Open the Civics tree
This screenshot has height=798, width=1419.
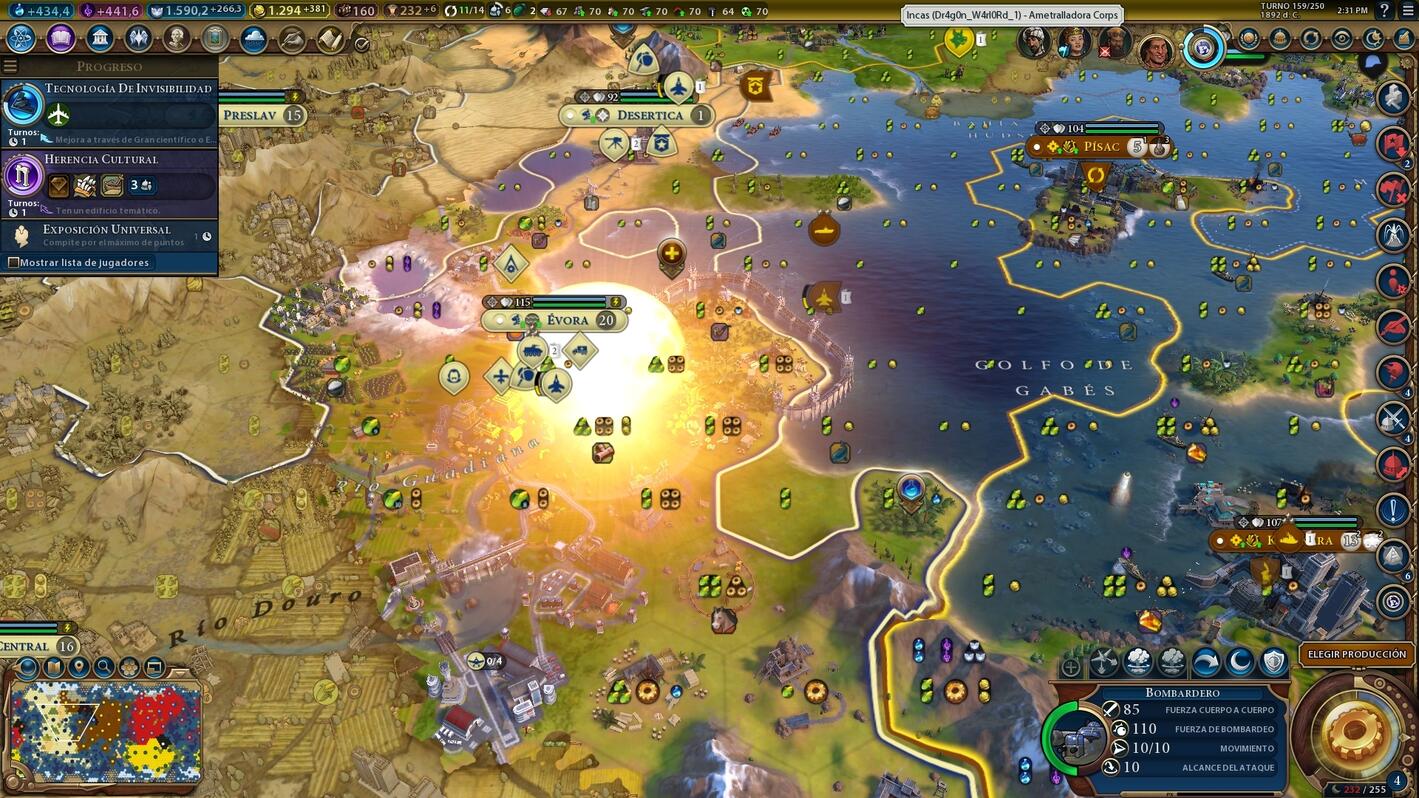pos(58,37)
